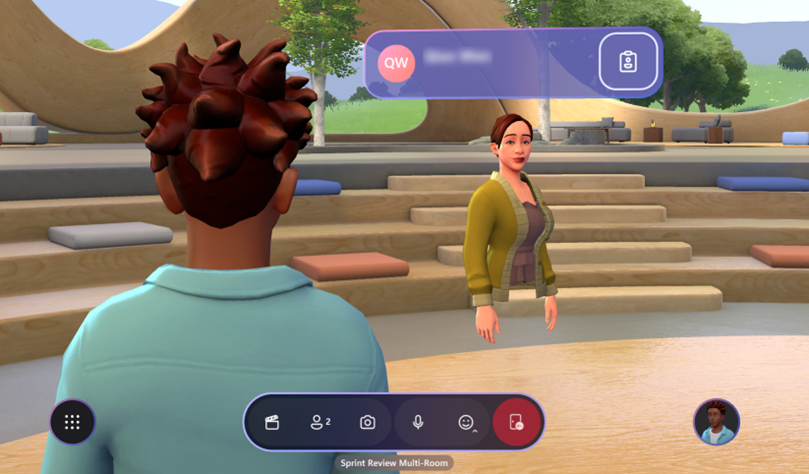The height and width of the screenshot is (474, 809).
Task: Take a photo with the camera button
Action: click(368, 422)
